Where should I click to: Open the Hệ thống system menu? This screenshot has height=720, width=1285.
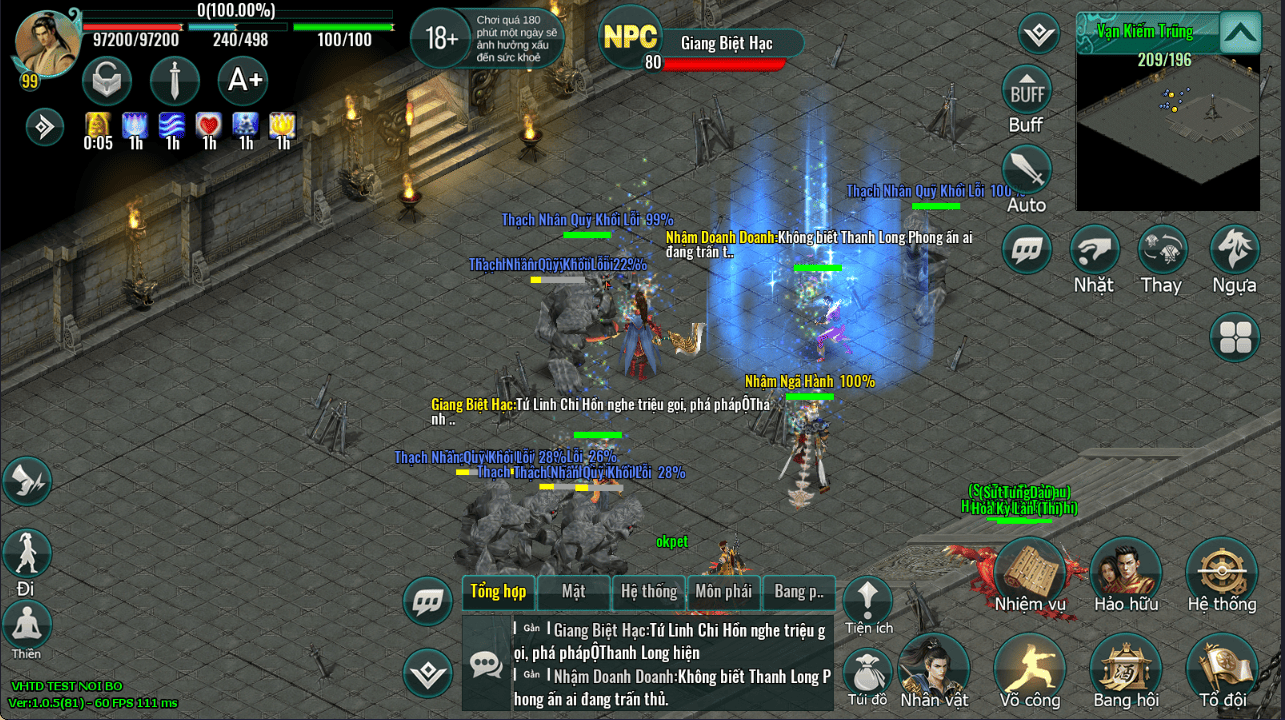pos(1221,571)
